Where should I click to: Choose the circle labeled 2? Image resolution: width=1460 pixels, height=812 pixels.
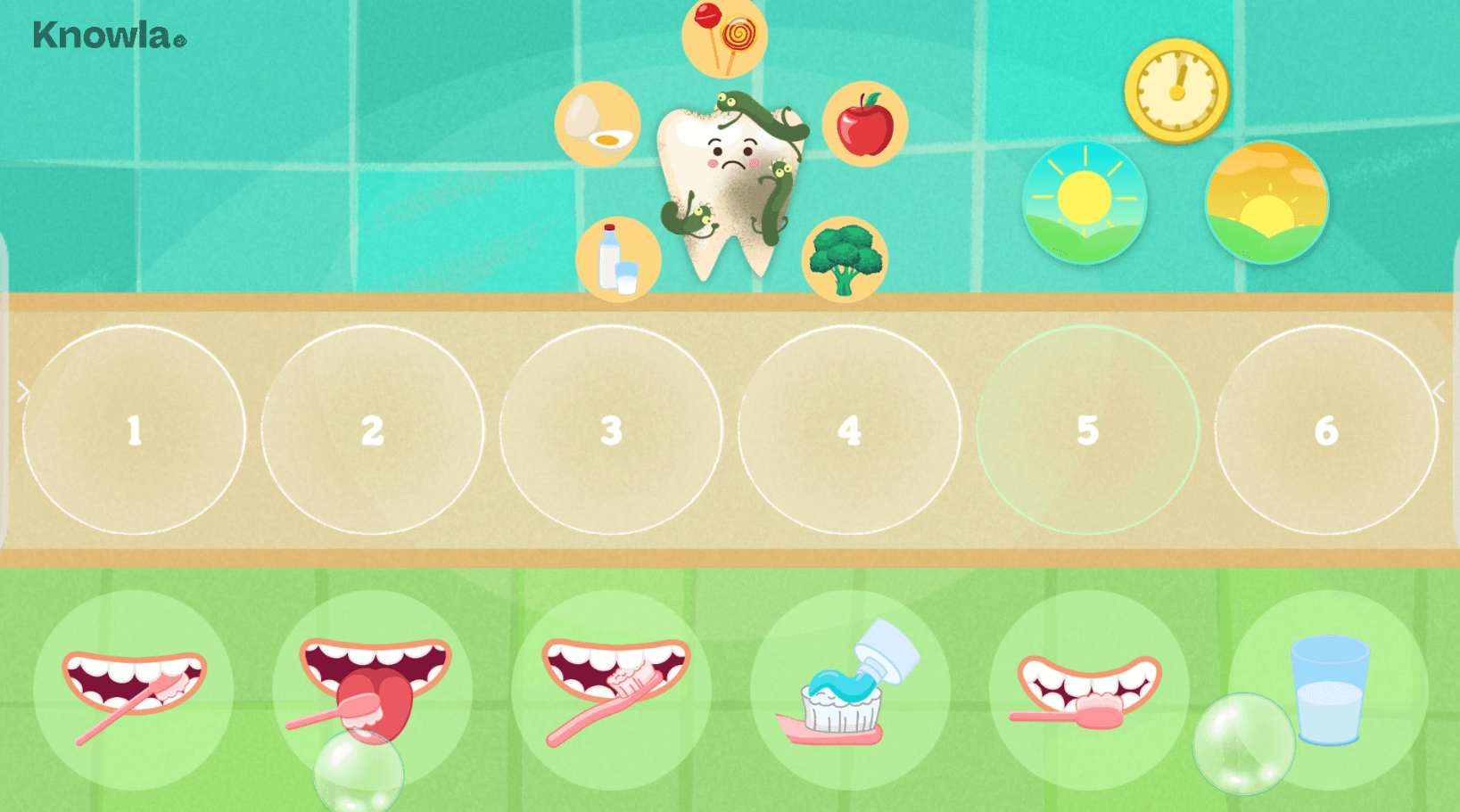point(372,430)
